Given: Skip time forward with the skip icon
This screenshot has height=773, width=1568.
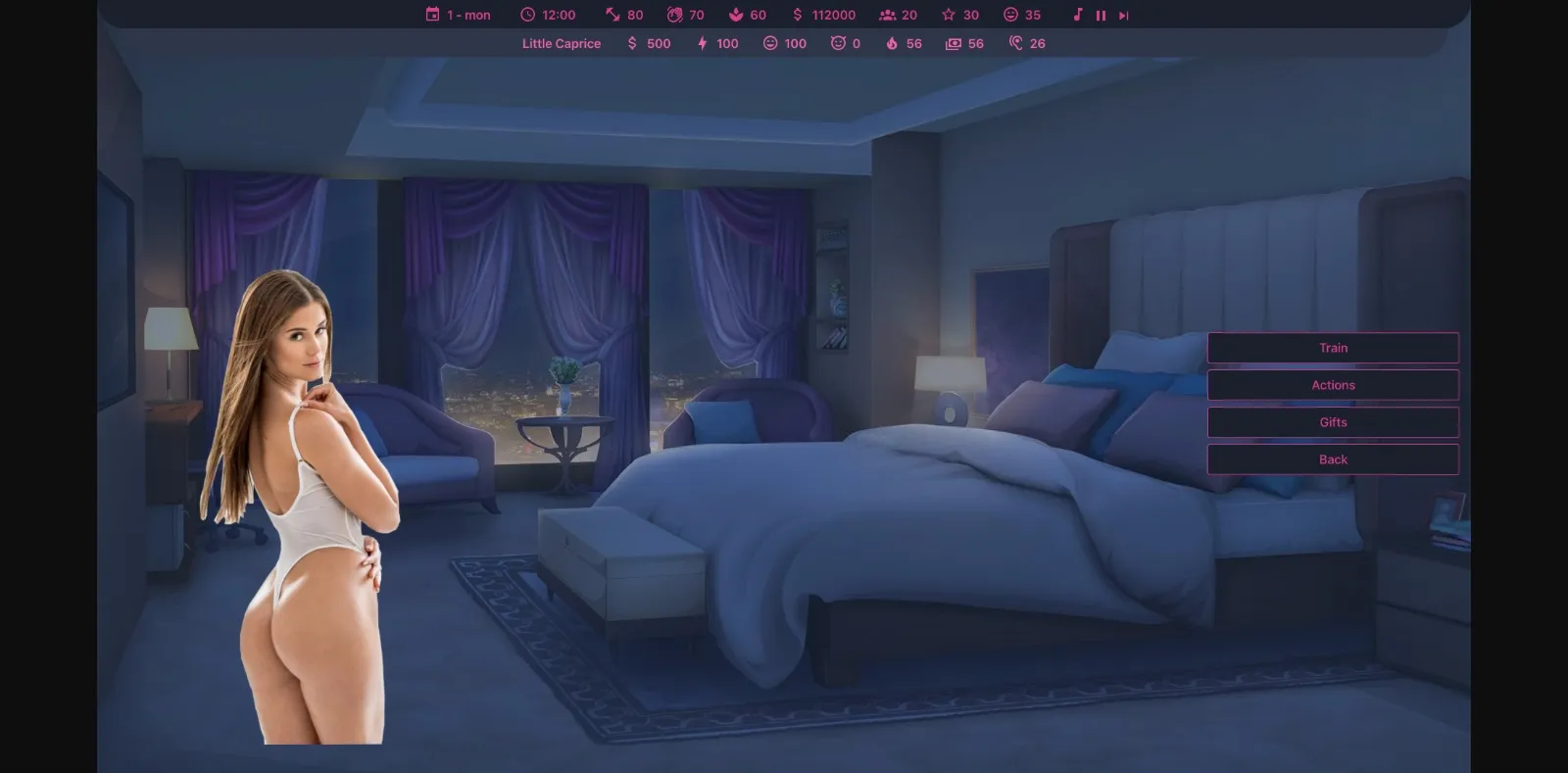Looking at the screenshot, I should coord(1122,14).
